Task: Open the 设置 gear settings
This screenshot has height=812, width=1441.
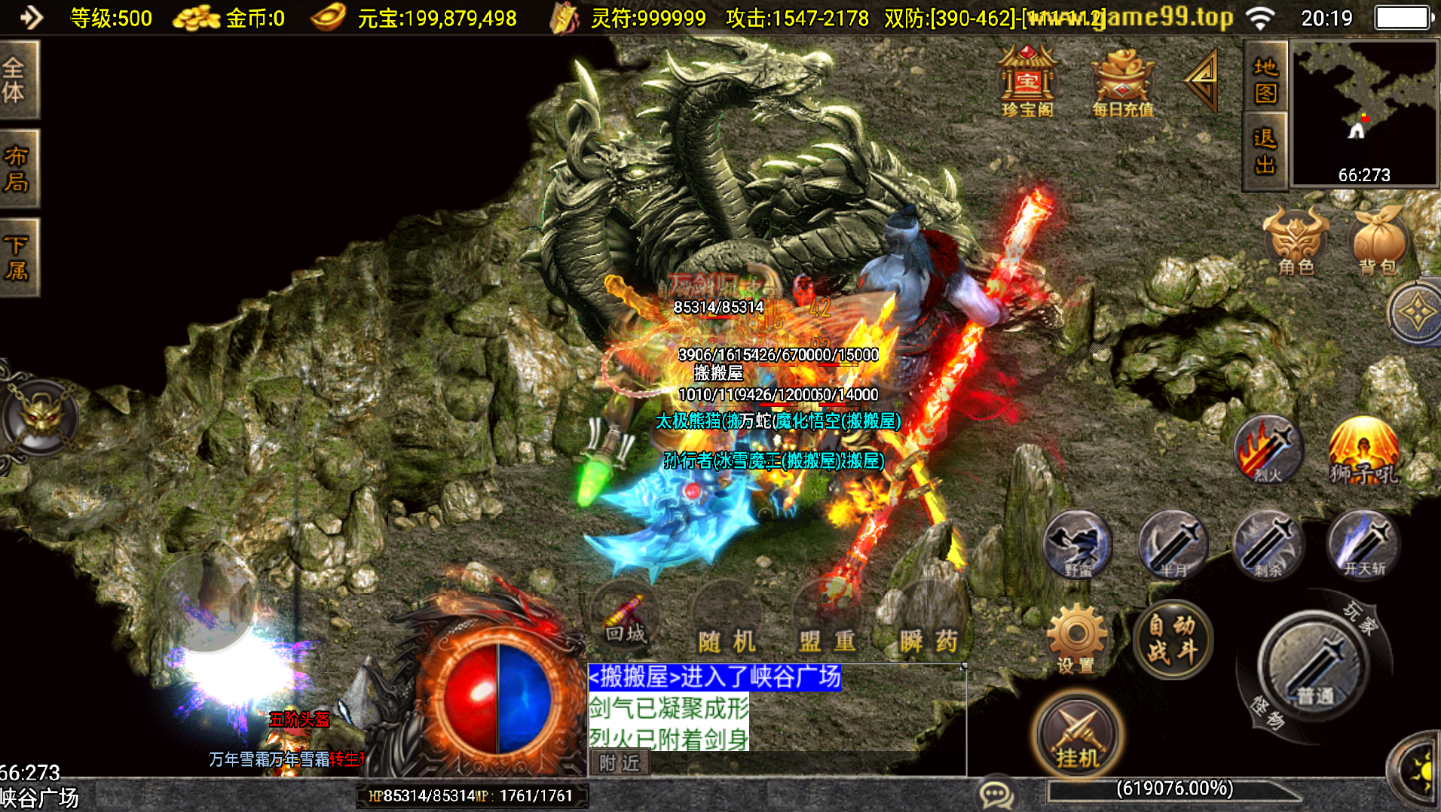Action: (x=1076, y=638)
